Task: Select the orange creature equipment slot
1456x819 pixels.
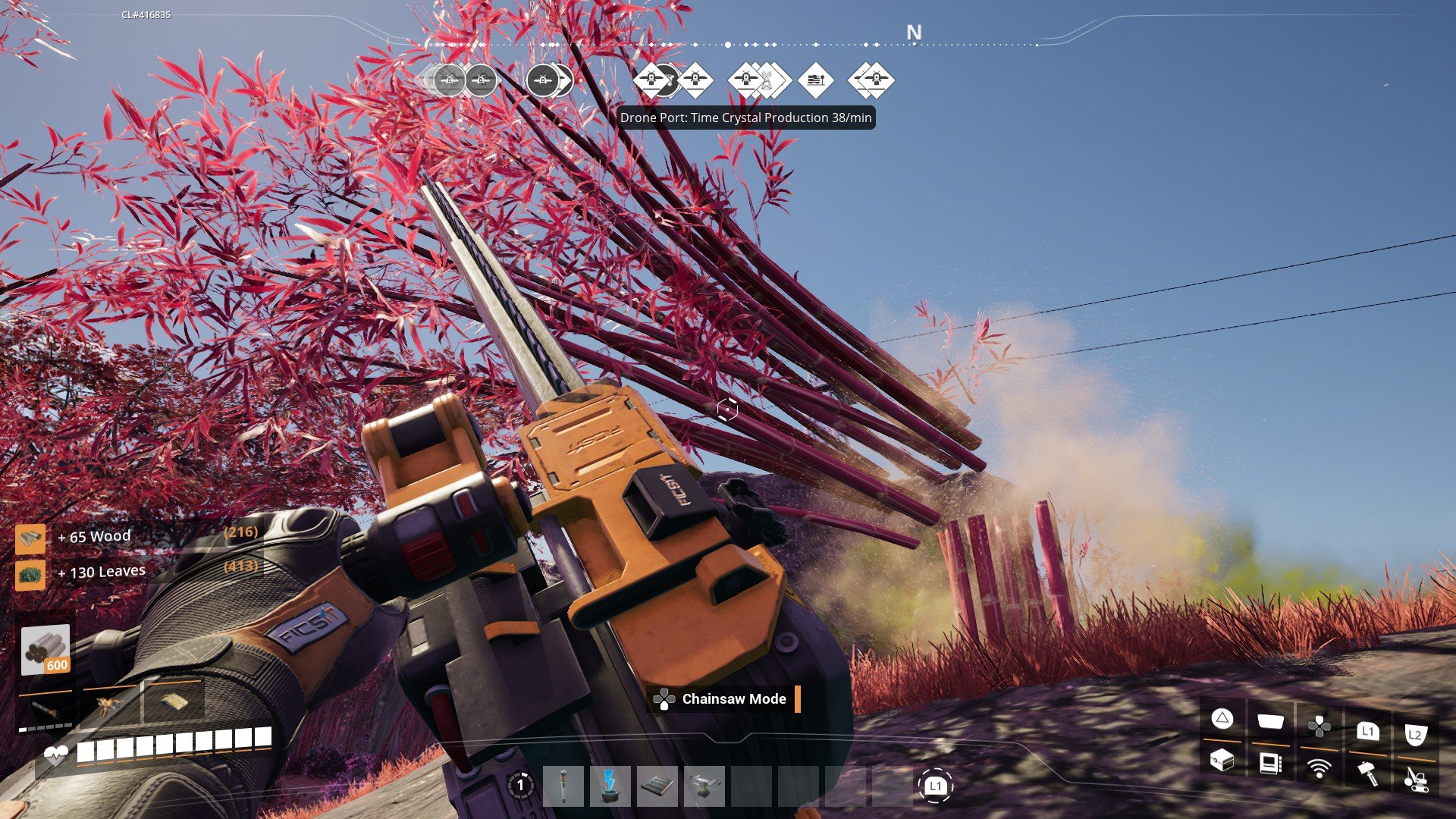Action: tap(109, 705)
